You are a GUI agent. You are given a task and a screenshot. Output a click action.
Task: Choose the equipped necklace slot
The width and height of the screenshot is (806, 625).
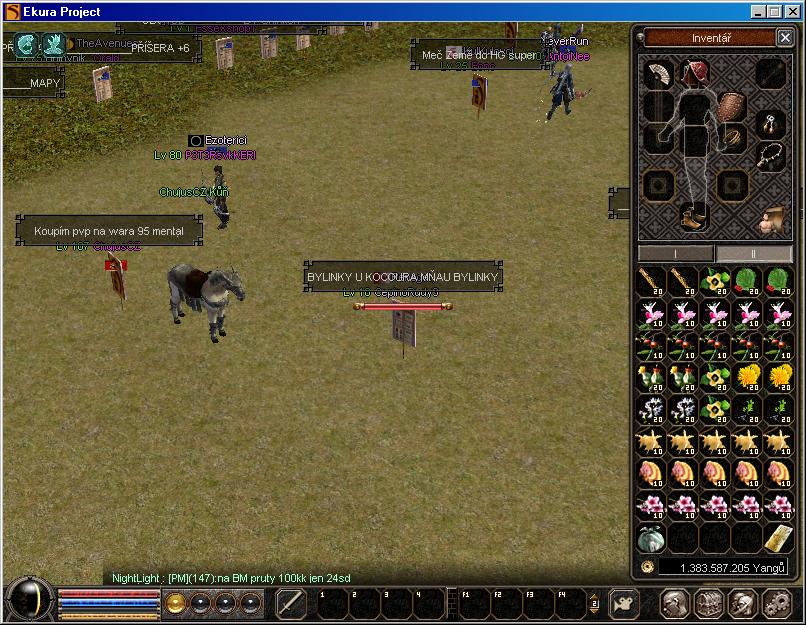(x=770, y=155)
